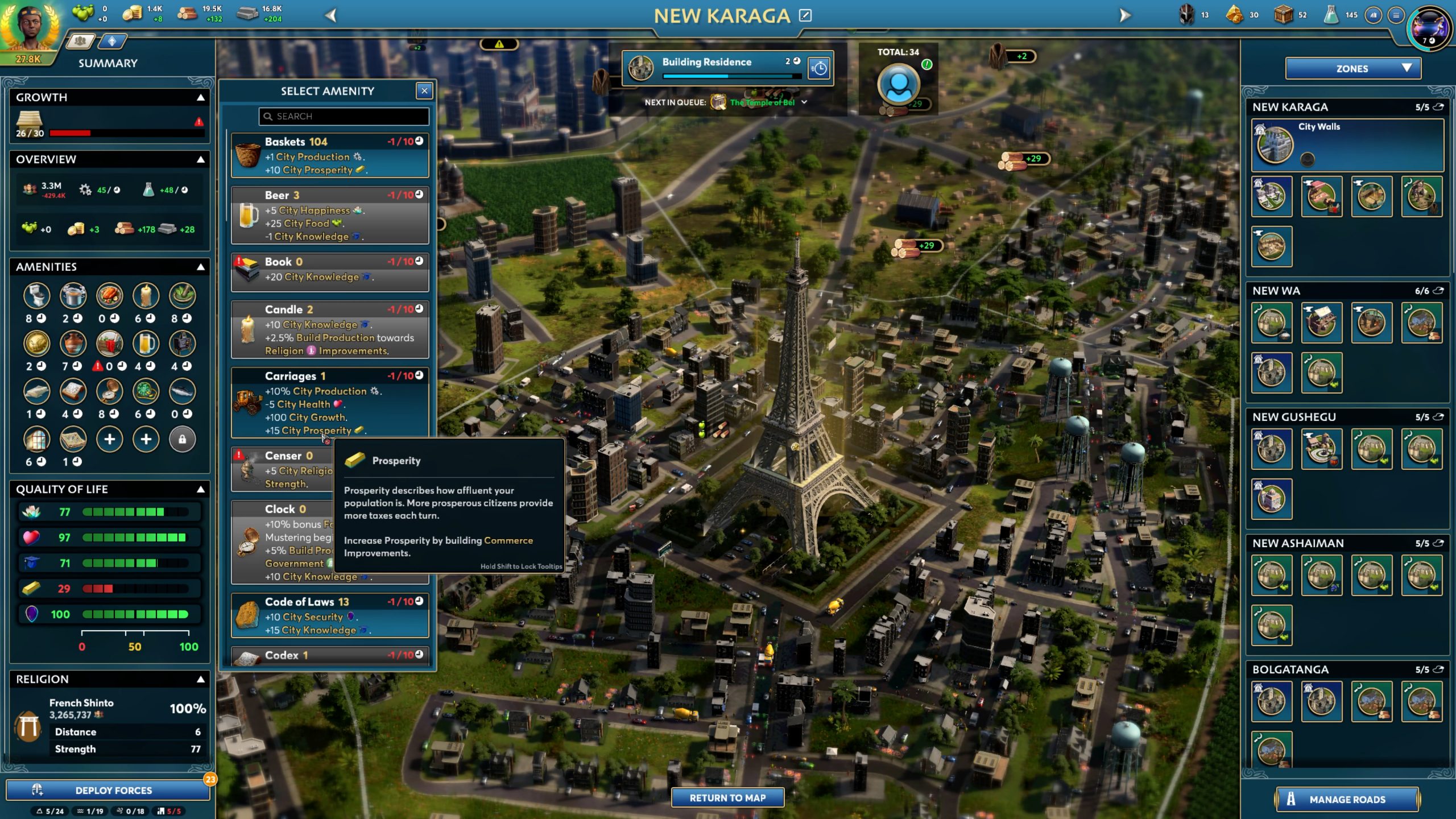1456x819 pixels.
Task: Select the Code of Laws amenity
Action: [x=330, y=615]
